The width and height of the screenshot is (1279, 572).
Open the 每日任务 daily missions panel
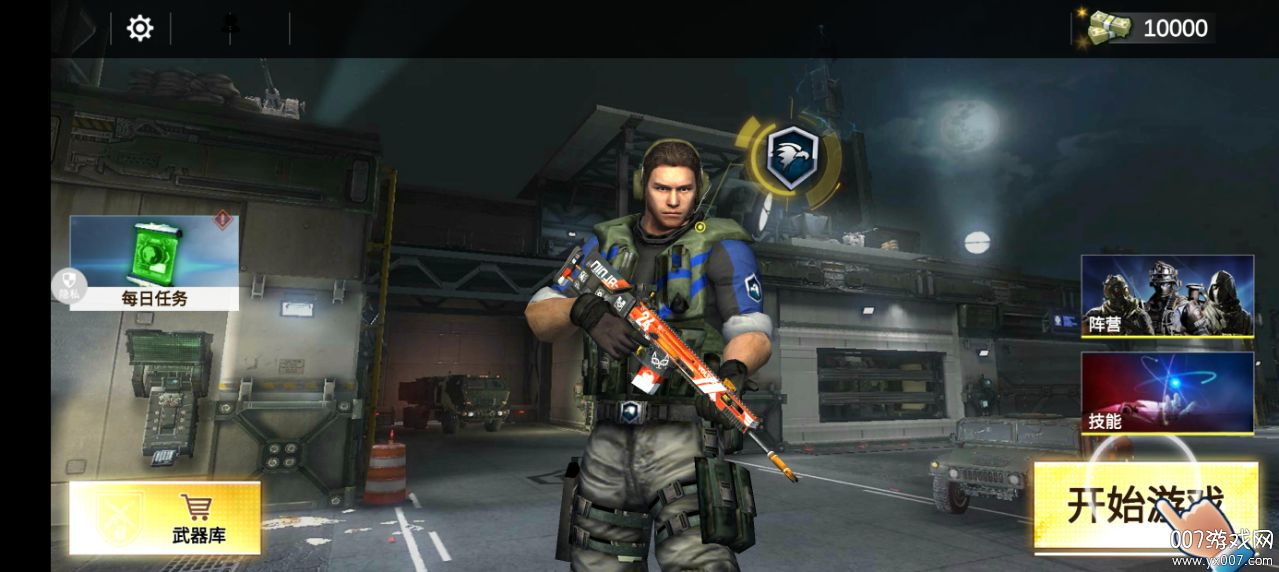point(155,262)
